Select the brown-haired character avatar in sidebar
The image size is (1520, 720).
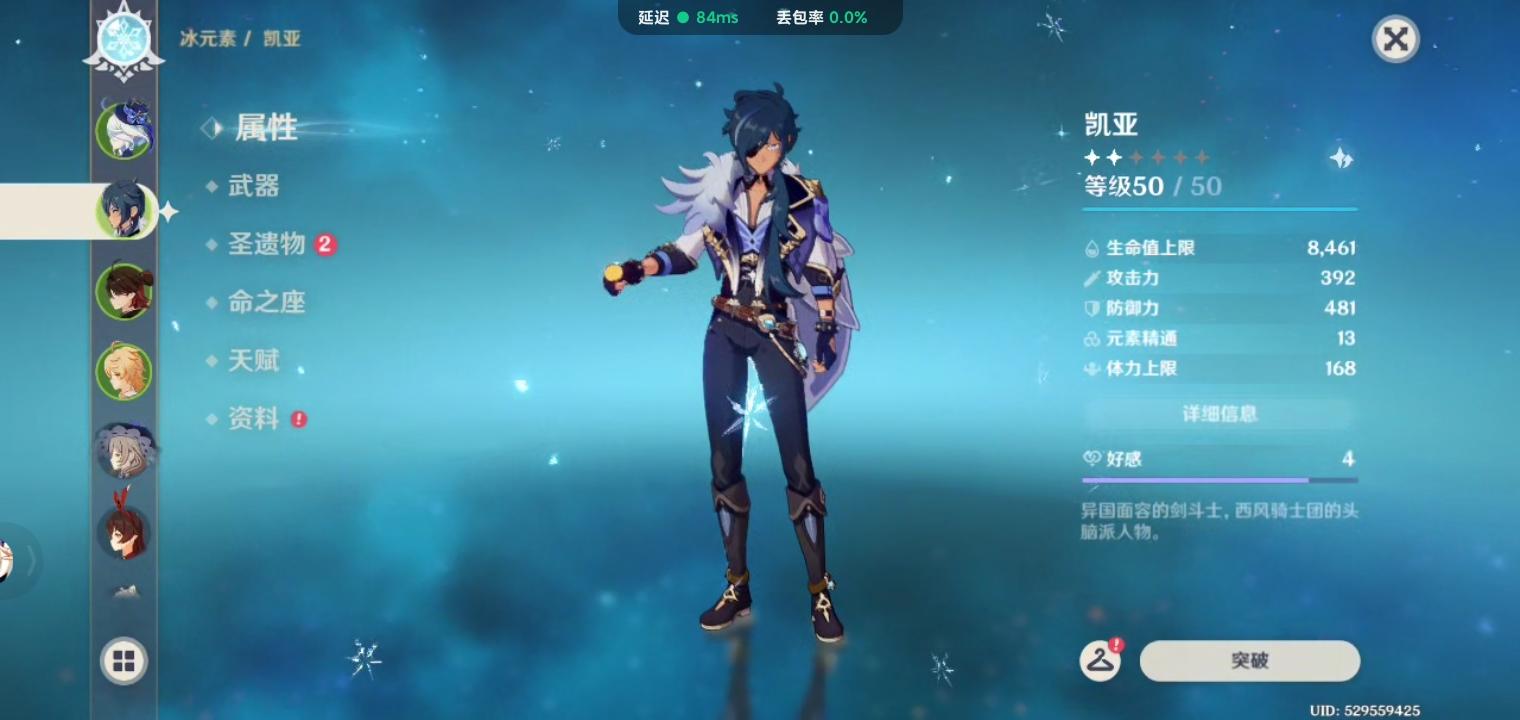[x=124, y=291]
